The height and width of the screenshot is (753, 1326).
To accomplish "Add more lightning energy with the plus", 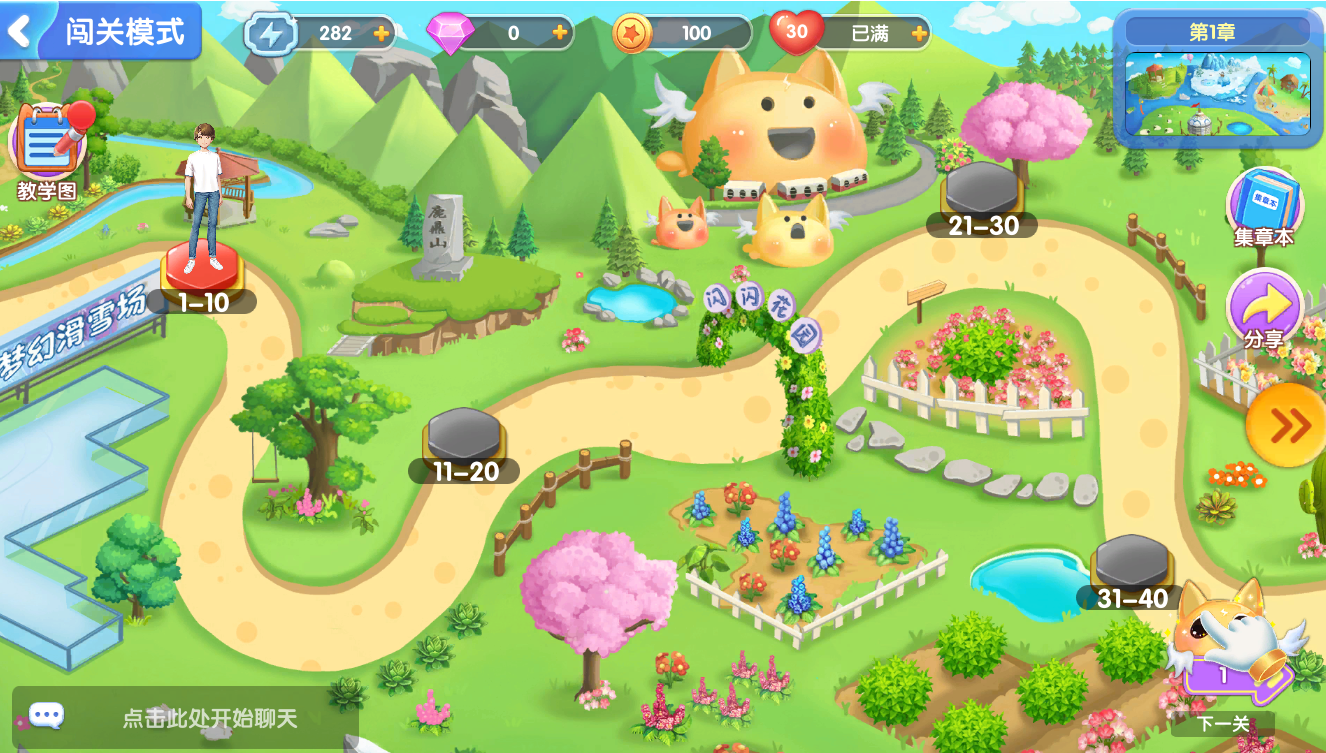I will tap(381, 33).
